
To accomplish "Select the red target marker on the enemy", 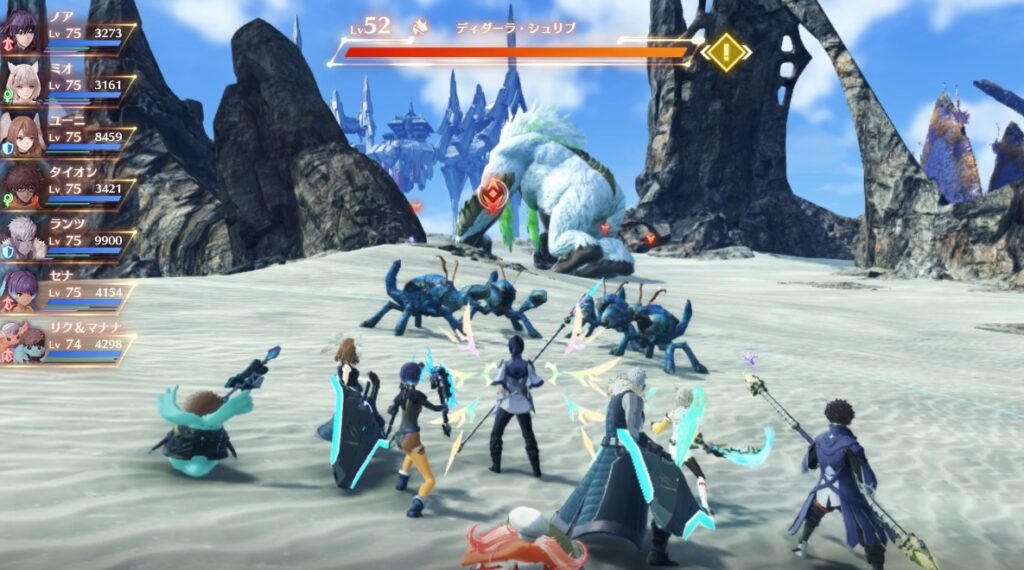I will (x=492, y=196).
